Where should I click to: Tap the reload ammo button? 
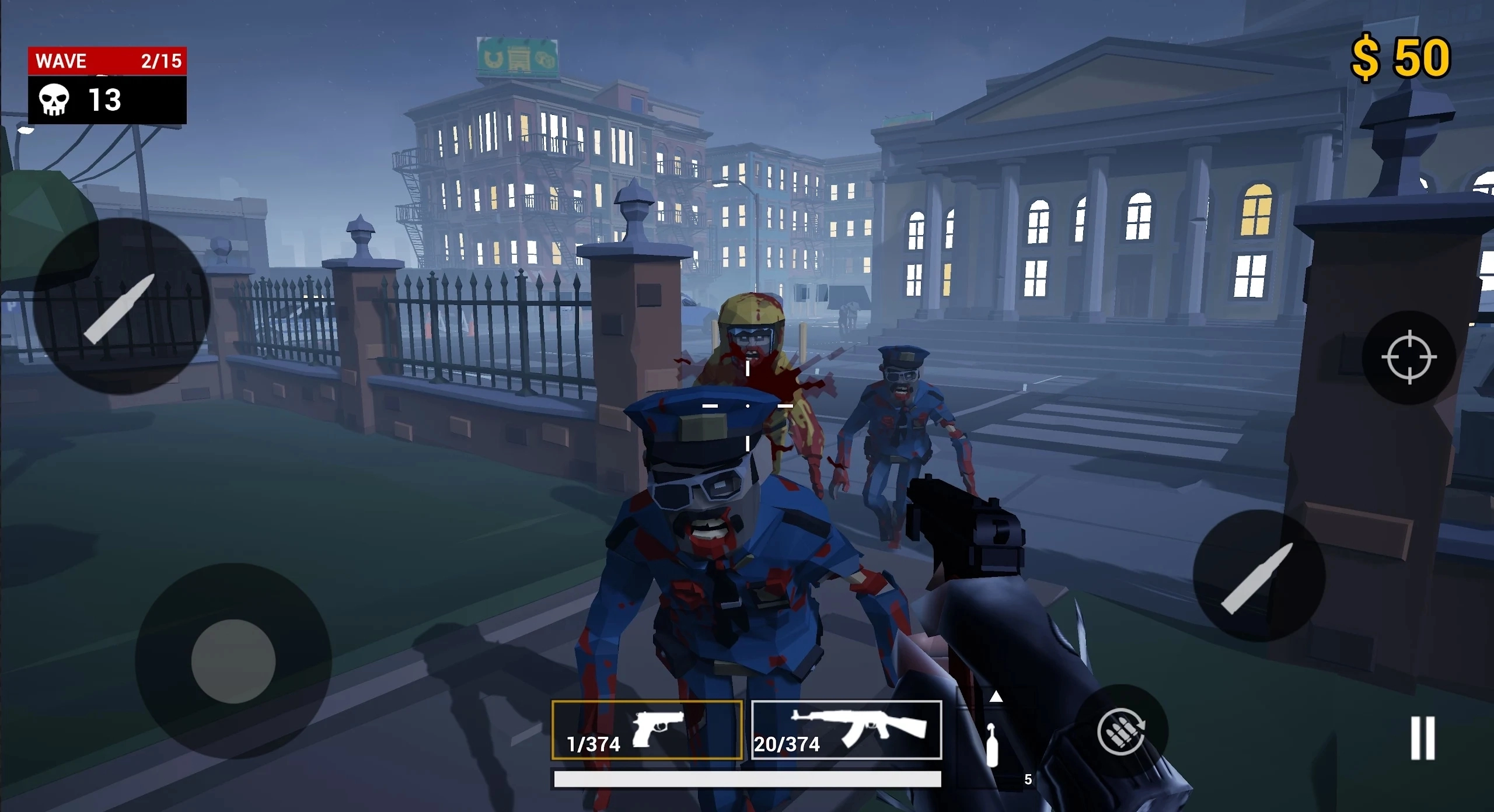click(1121, 731)
